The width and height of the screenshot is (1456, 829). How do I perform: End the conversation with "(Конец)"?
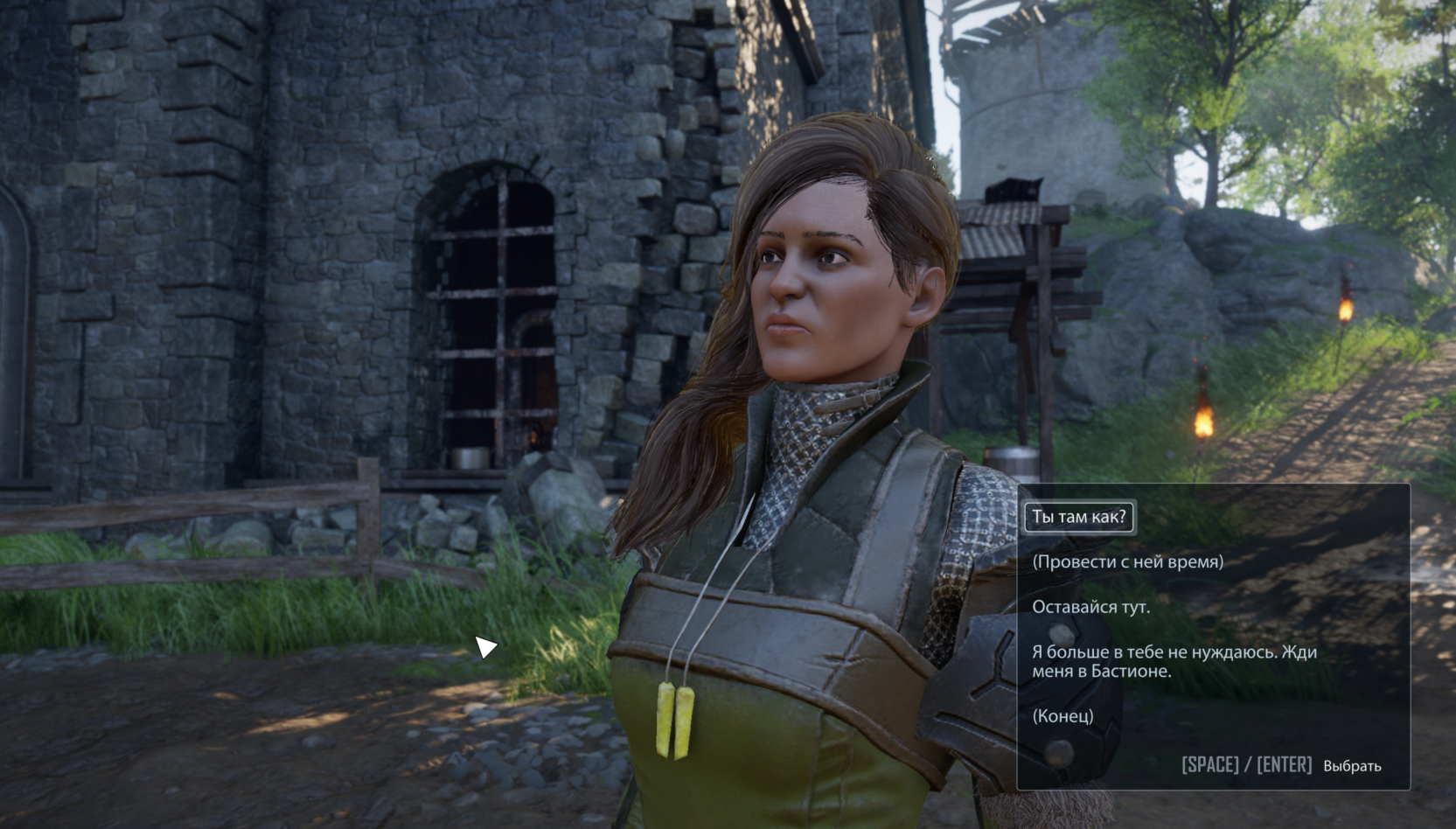click(x=1062, y=715)
